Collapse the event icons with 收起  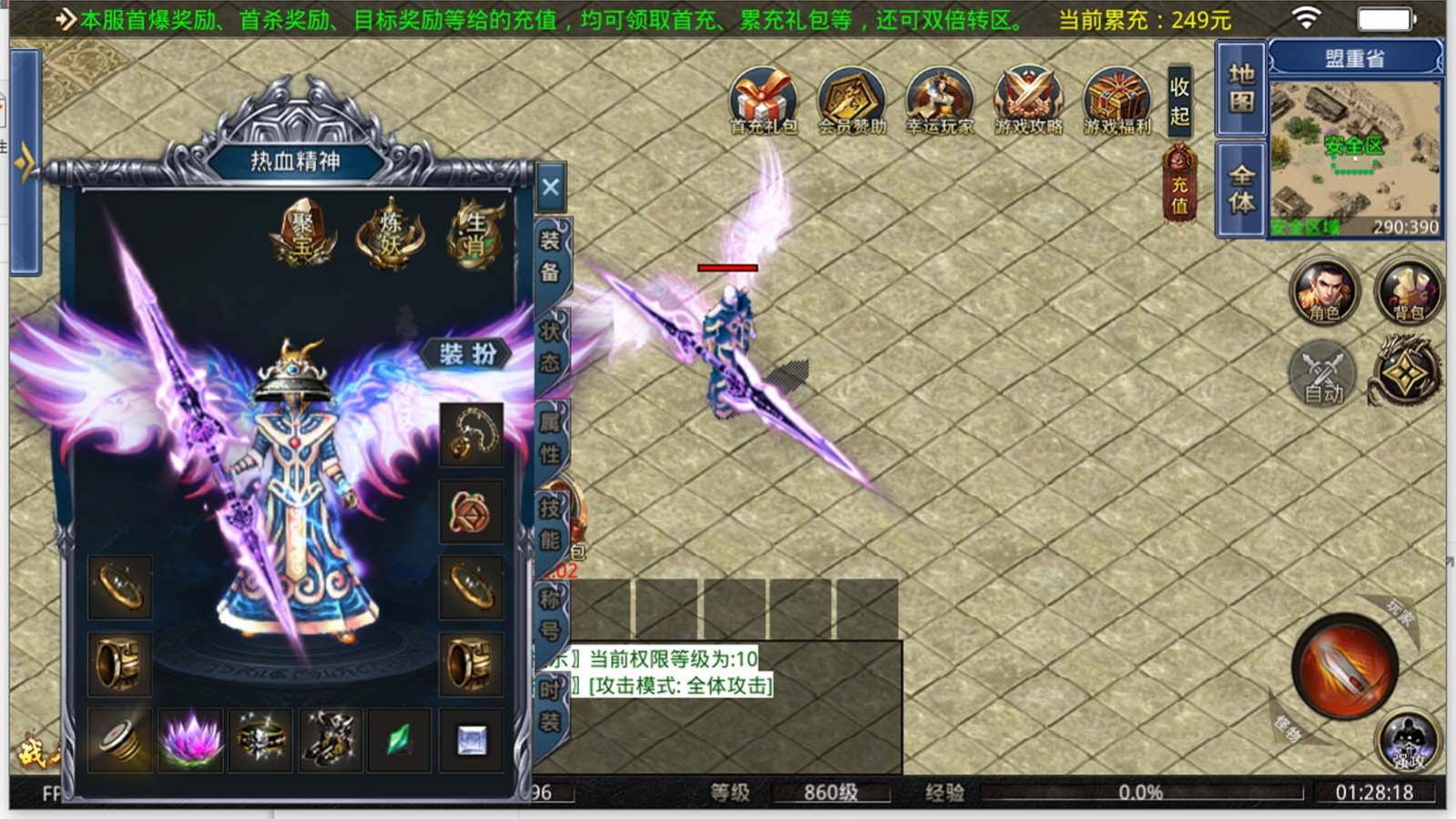point(1176,100)
